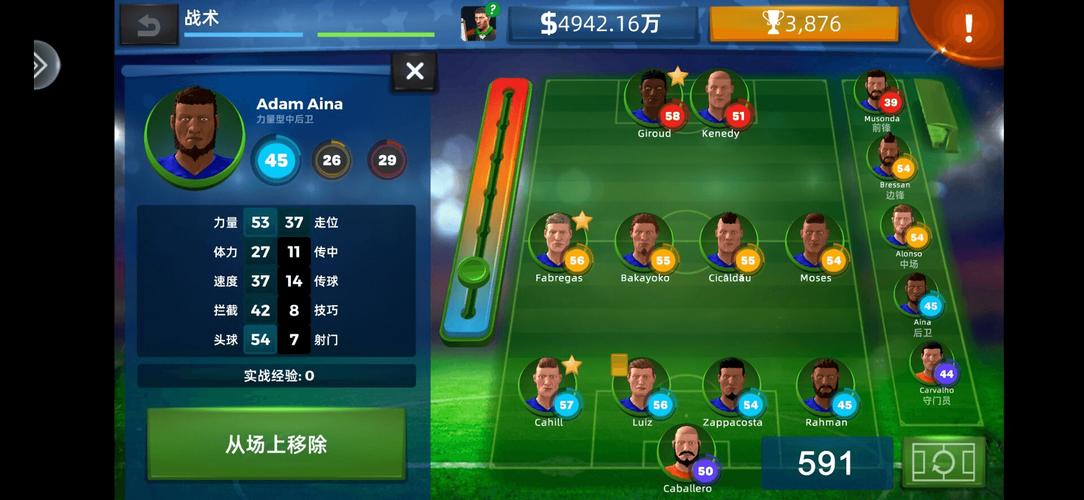
Task: Close the Adam Aina player panel
Action: [414, 71]
